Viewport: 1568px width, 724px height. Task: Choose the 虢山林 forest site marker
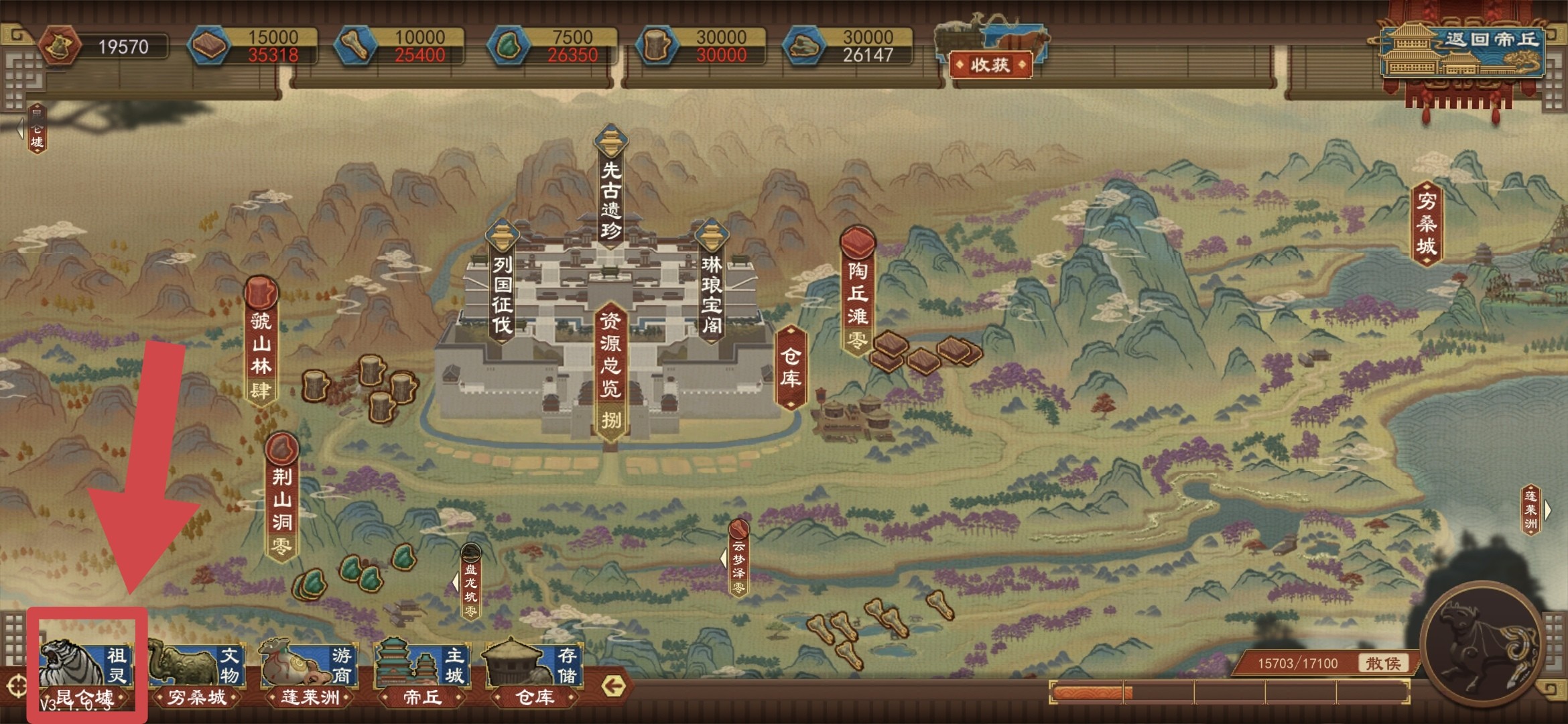[x=261, y=342]
